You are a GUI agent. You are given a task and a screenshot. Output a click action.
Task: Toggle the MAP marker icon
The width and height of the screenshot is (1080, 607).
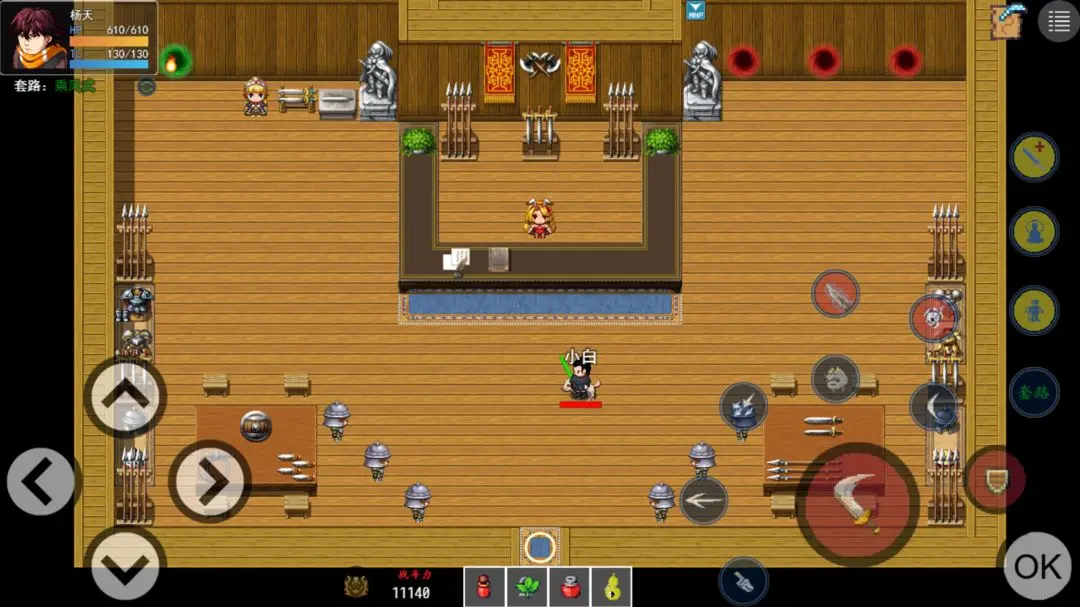pos(695,10)
